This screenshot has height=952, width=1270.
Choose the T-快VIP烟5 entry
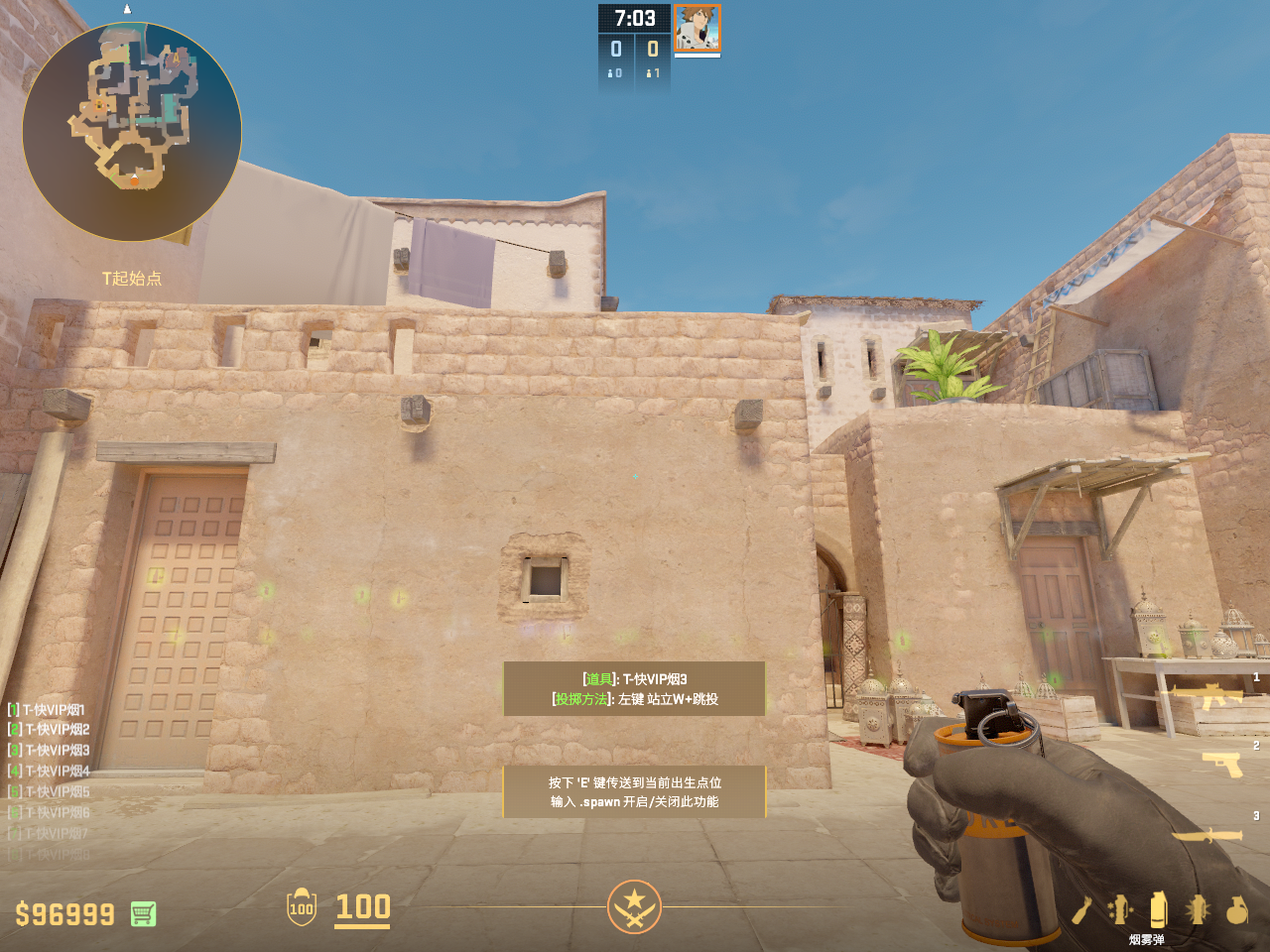point(56,791)
